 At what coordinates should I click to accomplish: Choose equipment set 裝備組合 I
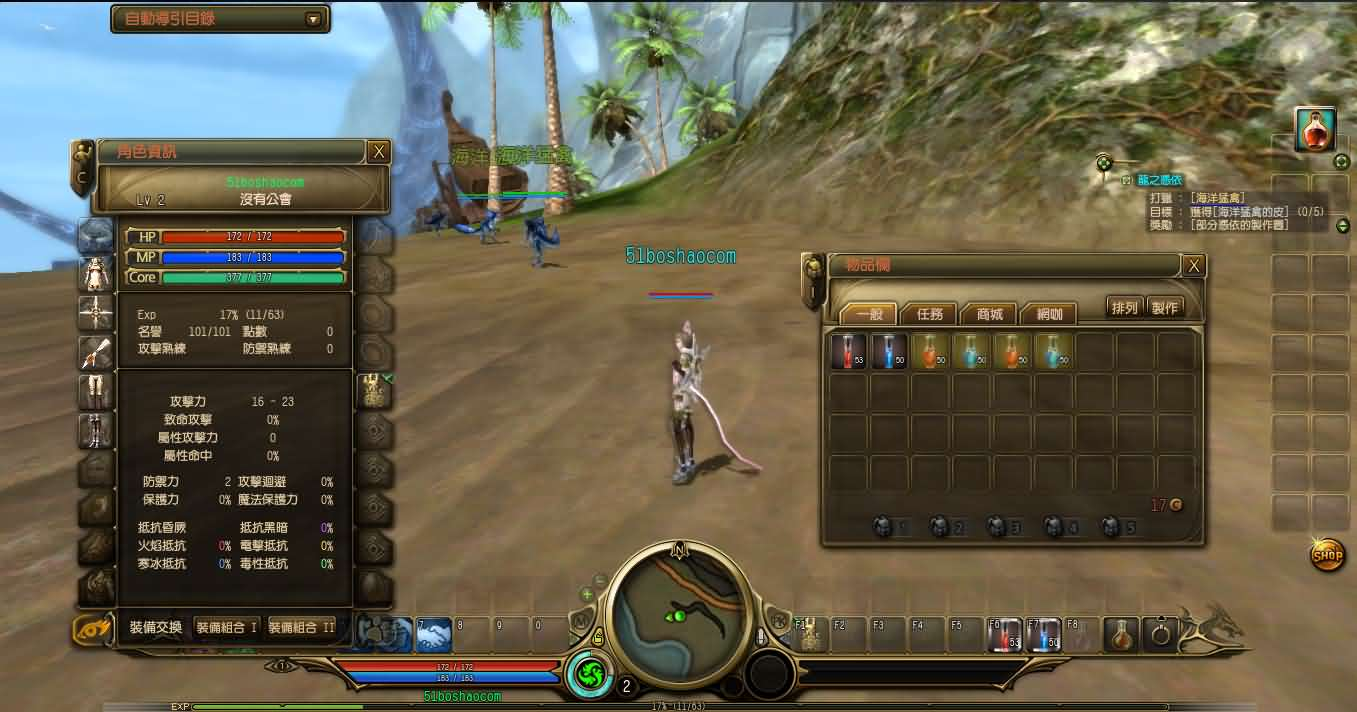point(227,628)
